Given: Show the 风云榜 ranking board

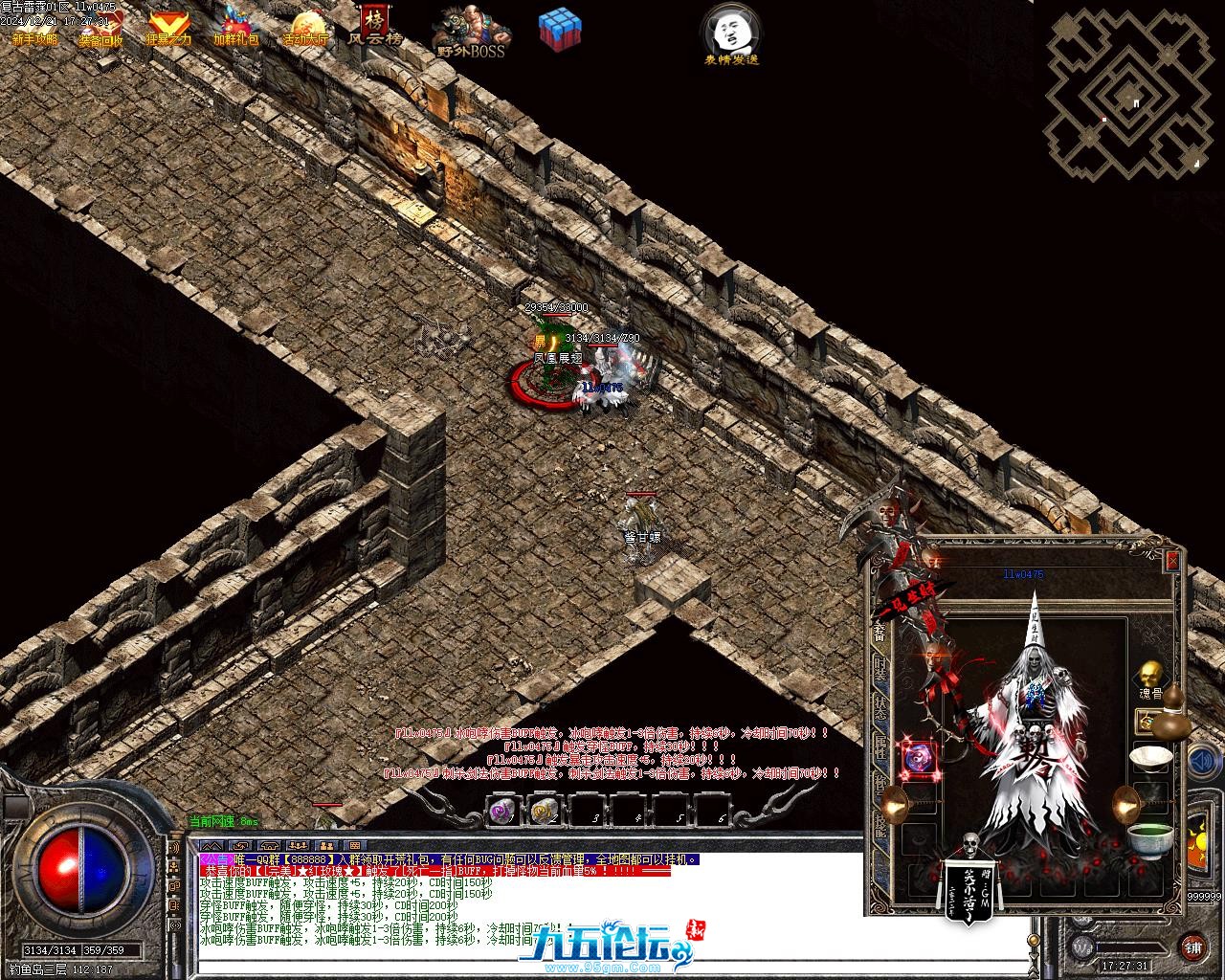Looking at the screenshot, I should [x=374, y=25].
